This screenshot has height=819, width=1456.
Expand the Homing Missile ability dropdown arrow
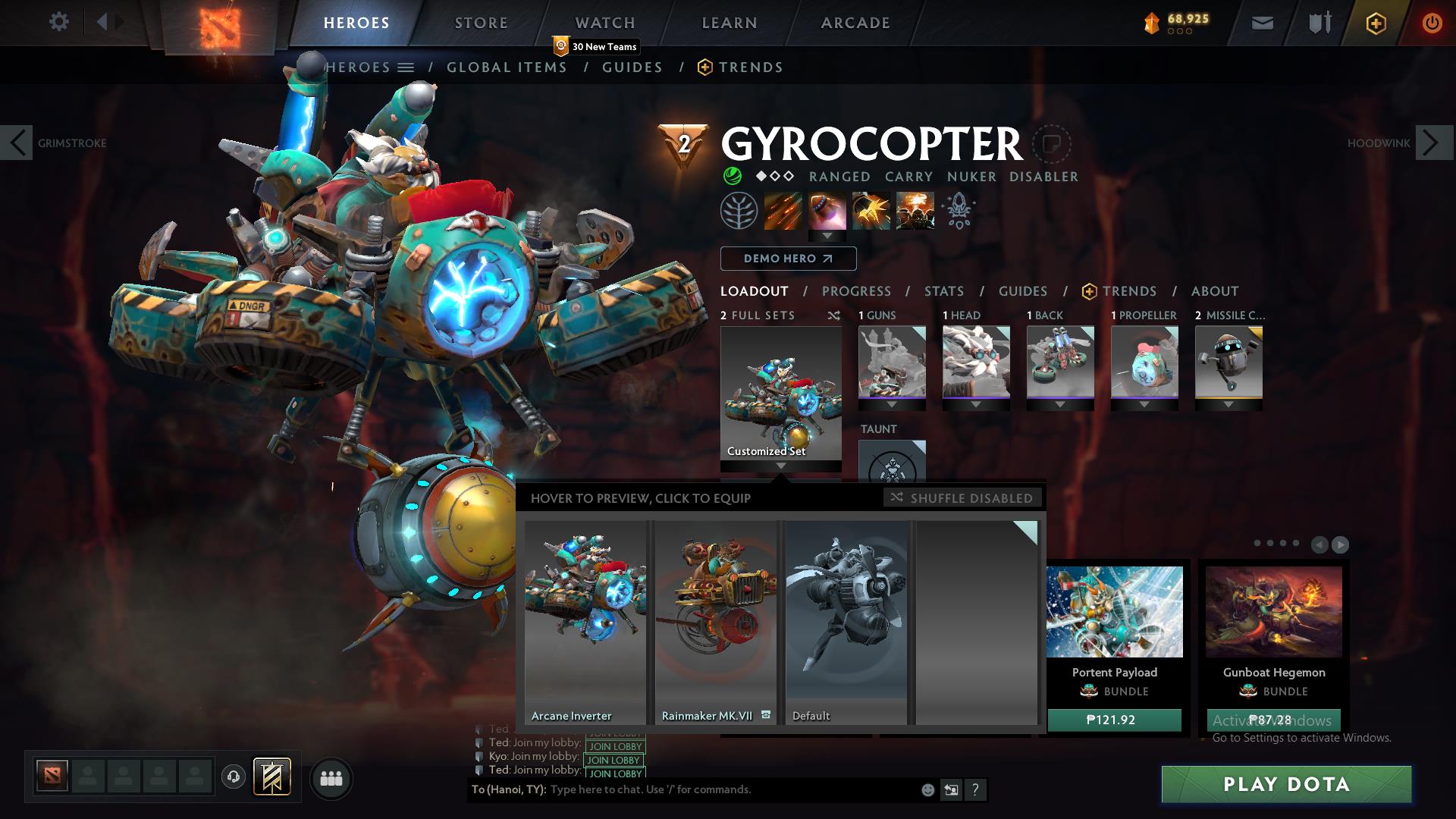tap(827, 235)
